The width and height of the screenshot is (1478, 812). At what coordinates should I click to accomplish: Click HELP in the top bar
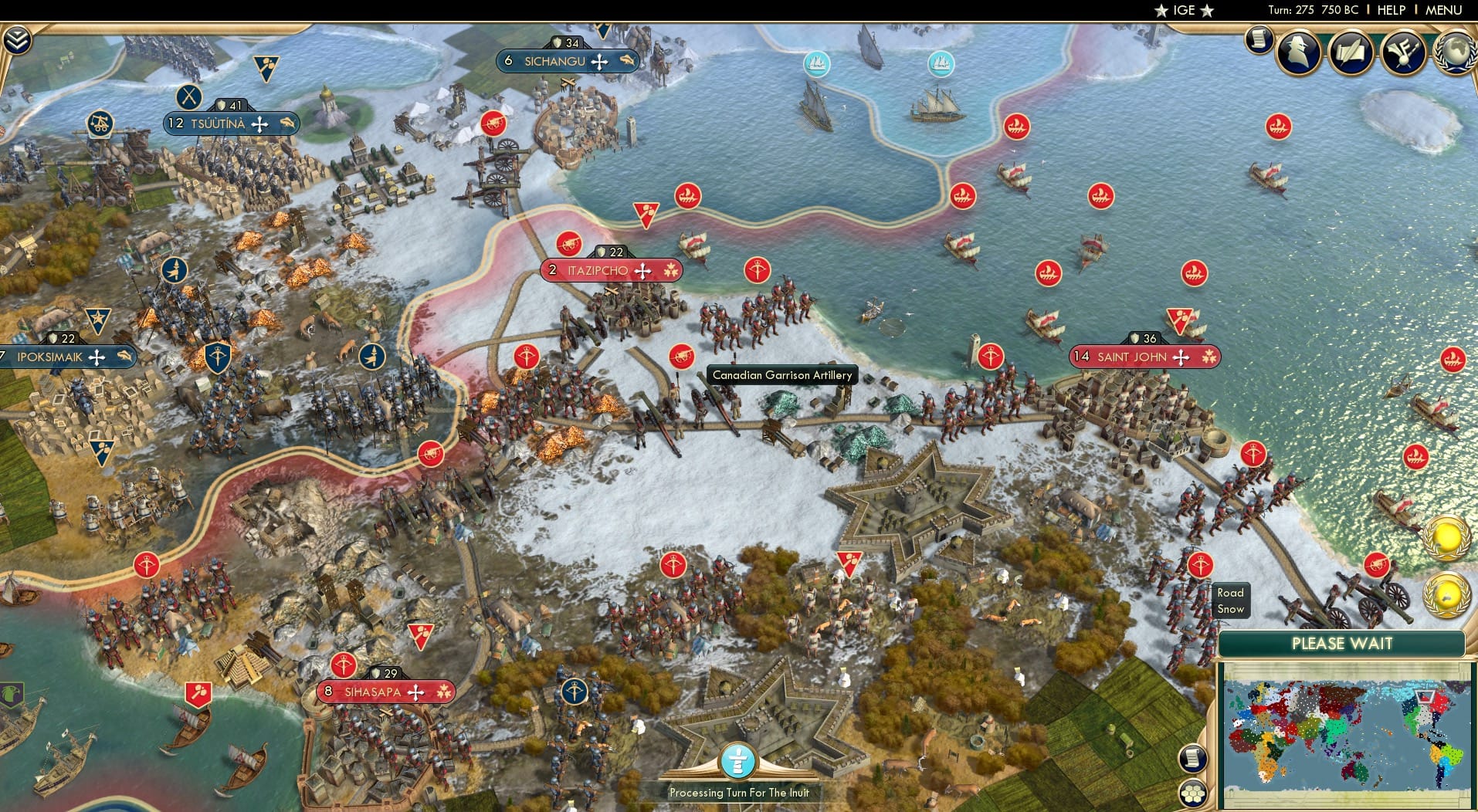tap(1390, 10)
